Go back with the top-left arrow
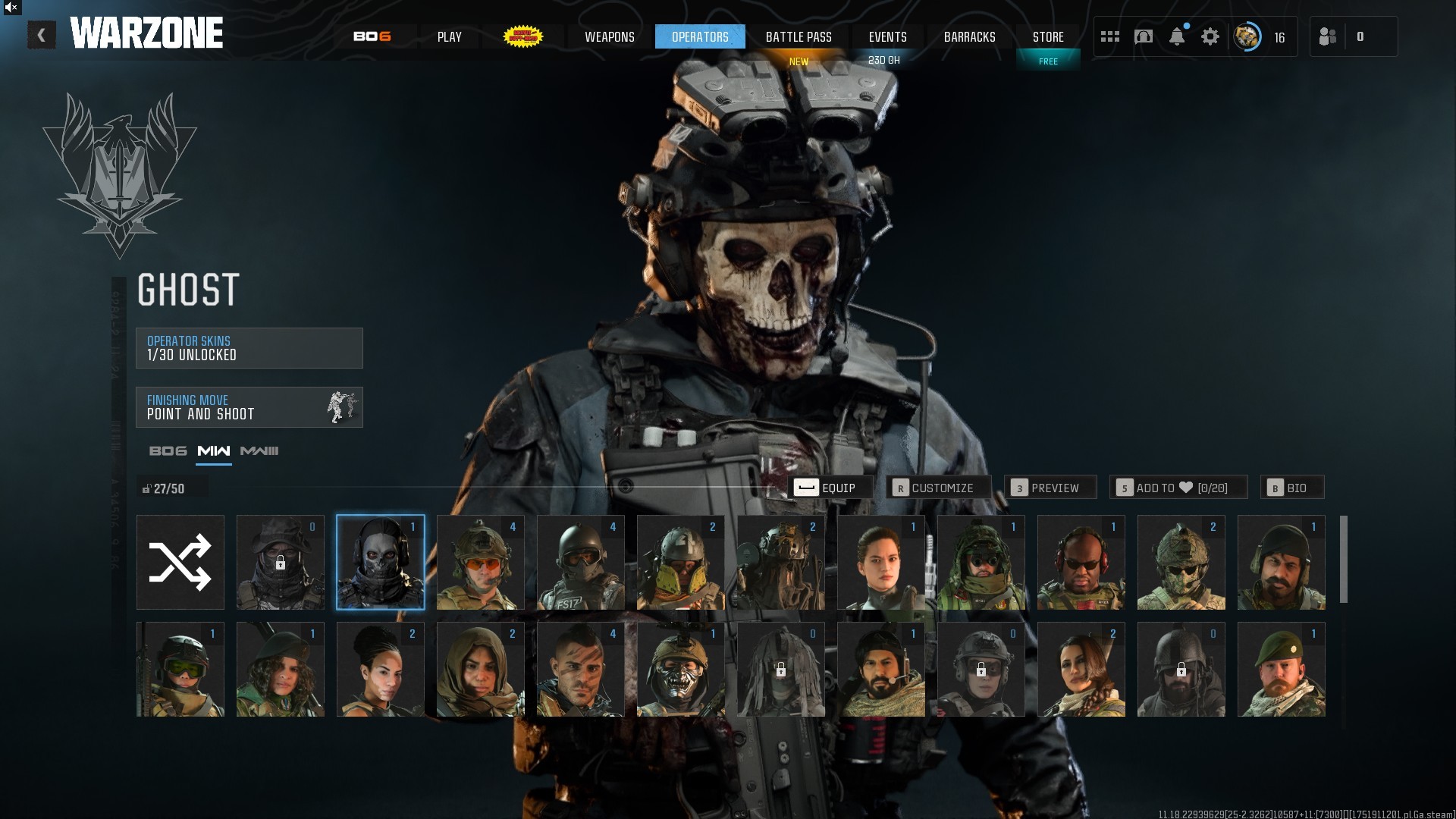 coord(42,36)
